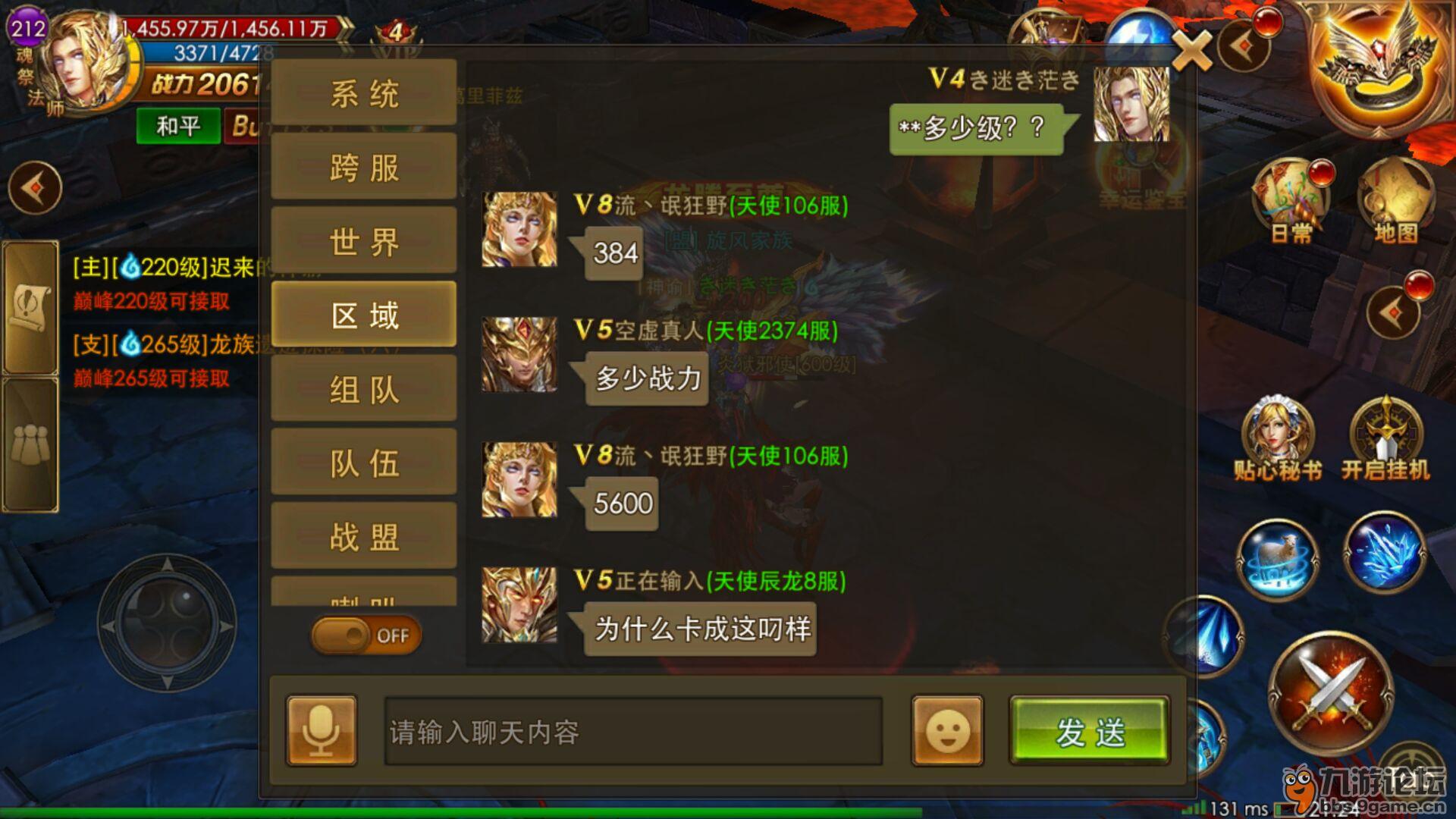Switch to the 世界 world chat tab
Viewport: 1456px width, 819px height.
tap(363, 239)
